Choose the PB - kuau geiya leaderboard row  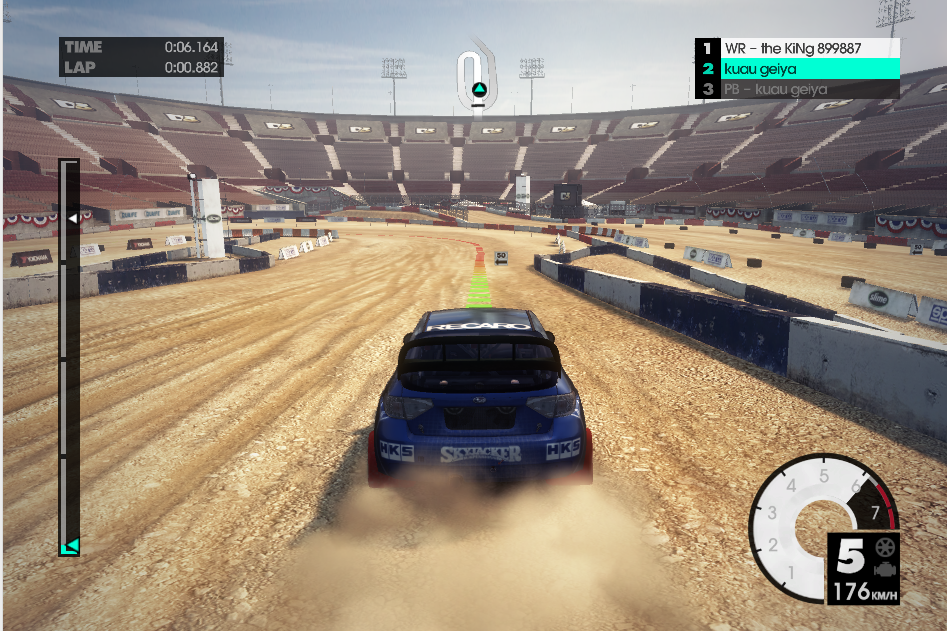(797, 89)
